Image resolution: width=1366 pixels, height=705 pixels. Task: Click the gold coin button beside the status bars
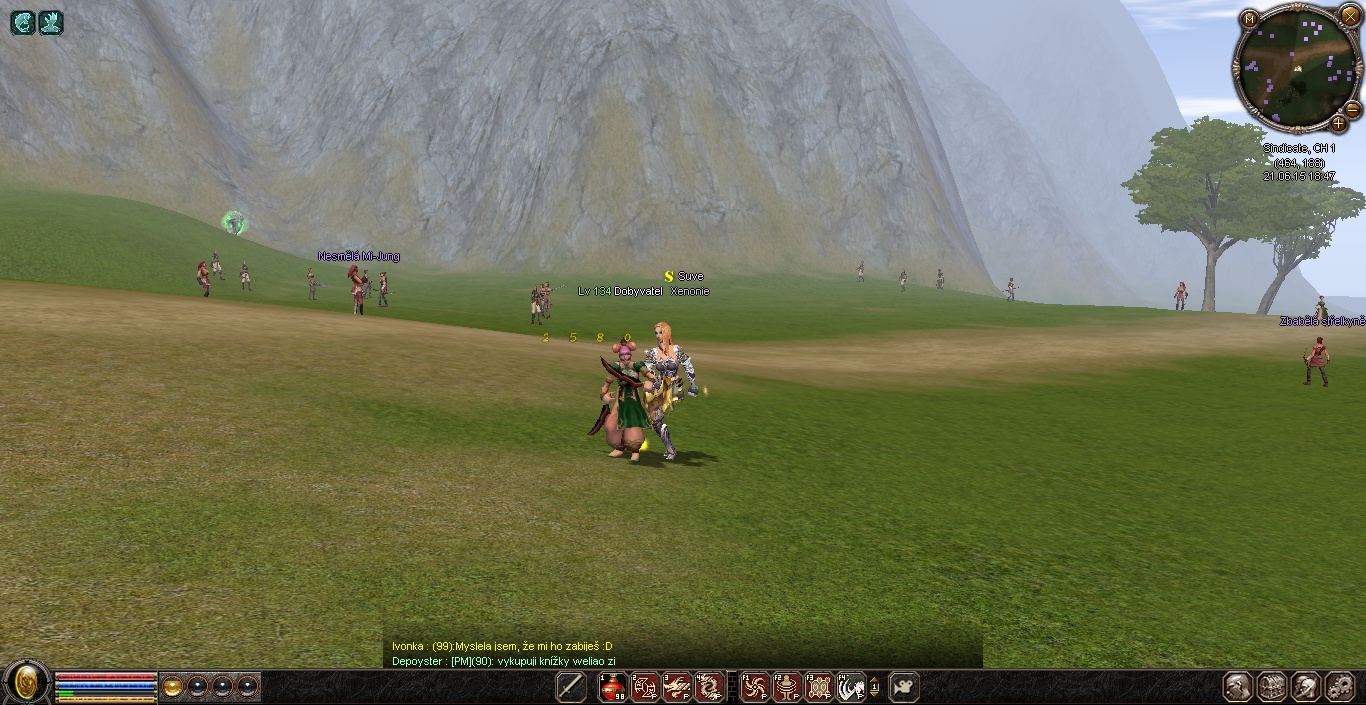pos(173,687)
